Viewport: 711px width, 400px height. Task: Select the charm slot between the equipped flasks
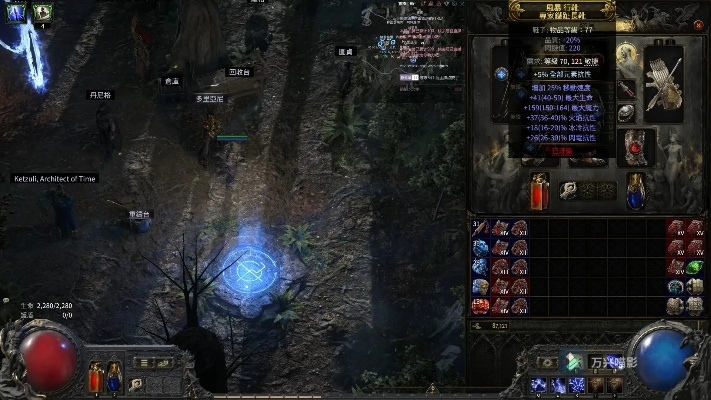point(572,191)
